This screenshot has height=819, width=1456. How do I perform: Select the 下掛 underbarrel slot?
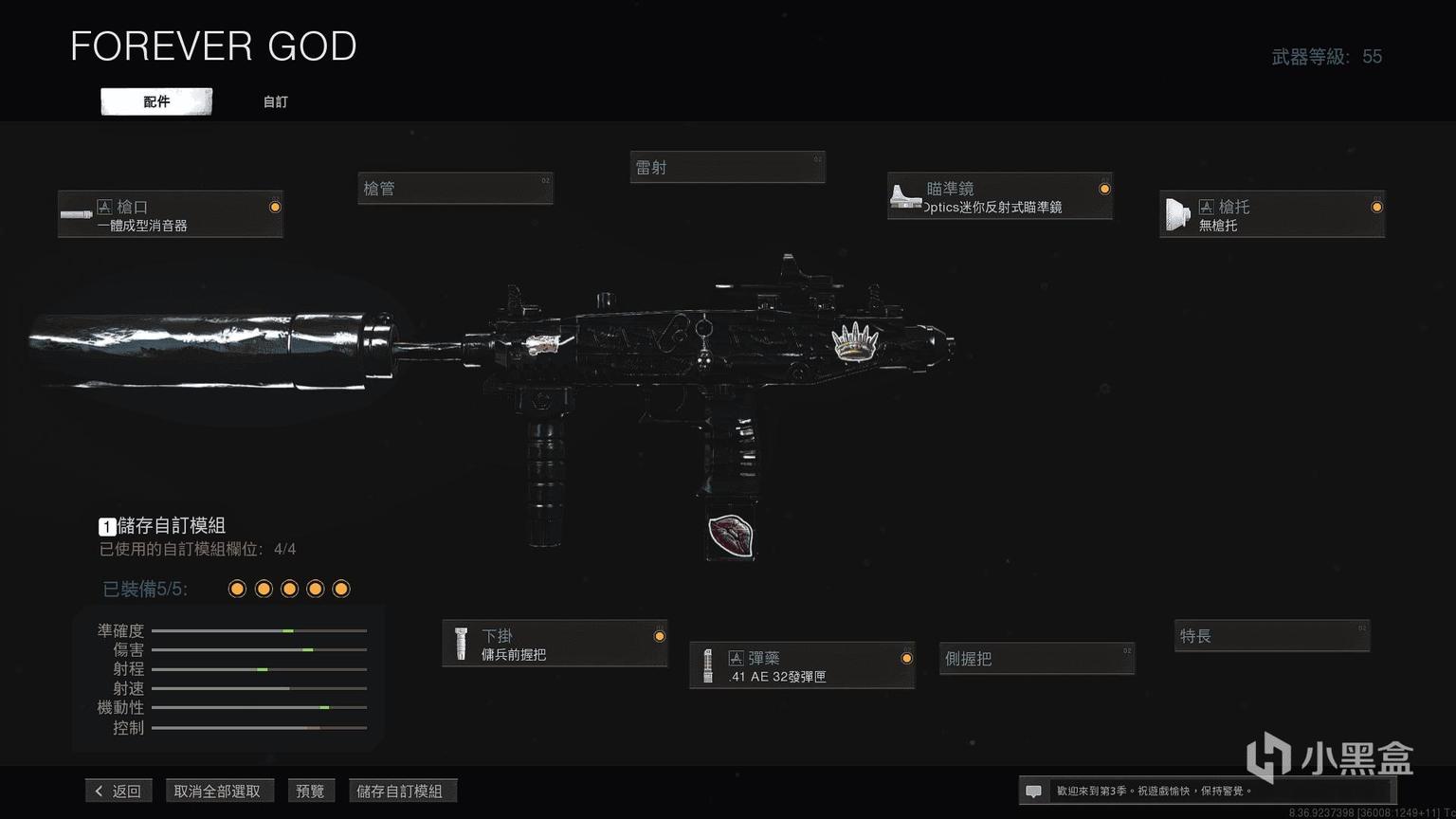point(555,644)
